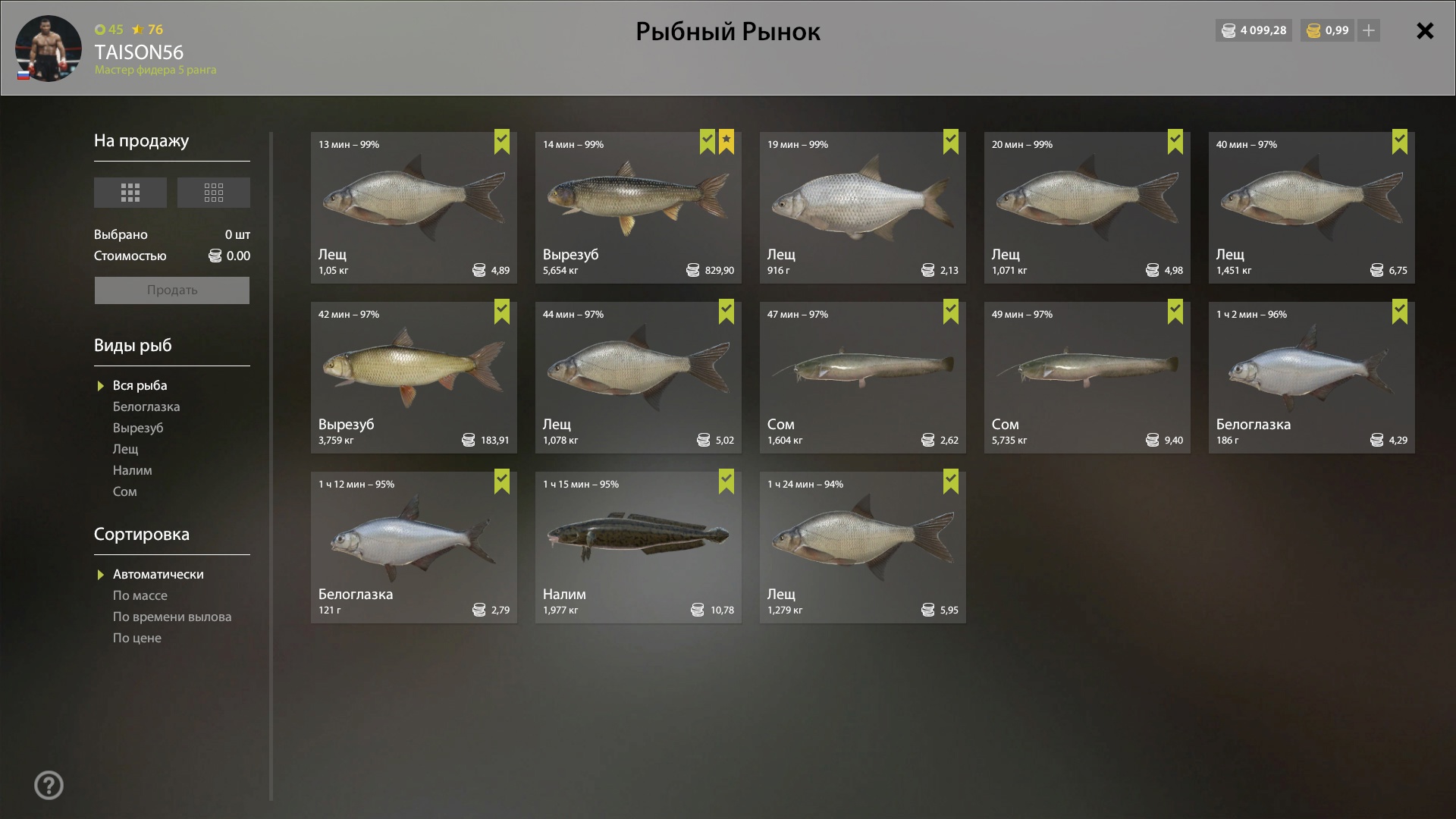Open TAISON56 player avatar profile
The width and height of the screenshot is (1456, 819).
coord(49,49)
